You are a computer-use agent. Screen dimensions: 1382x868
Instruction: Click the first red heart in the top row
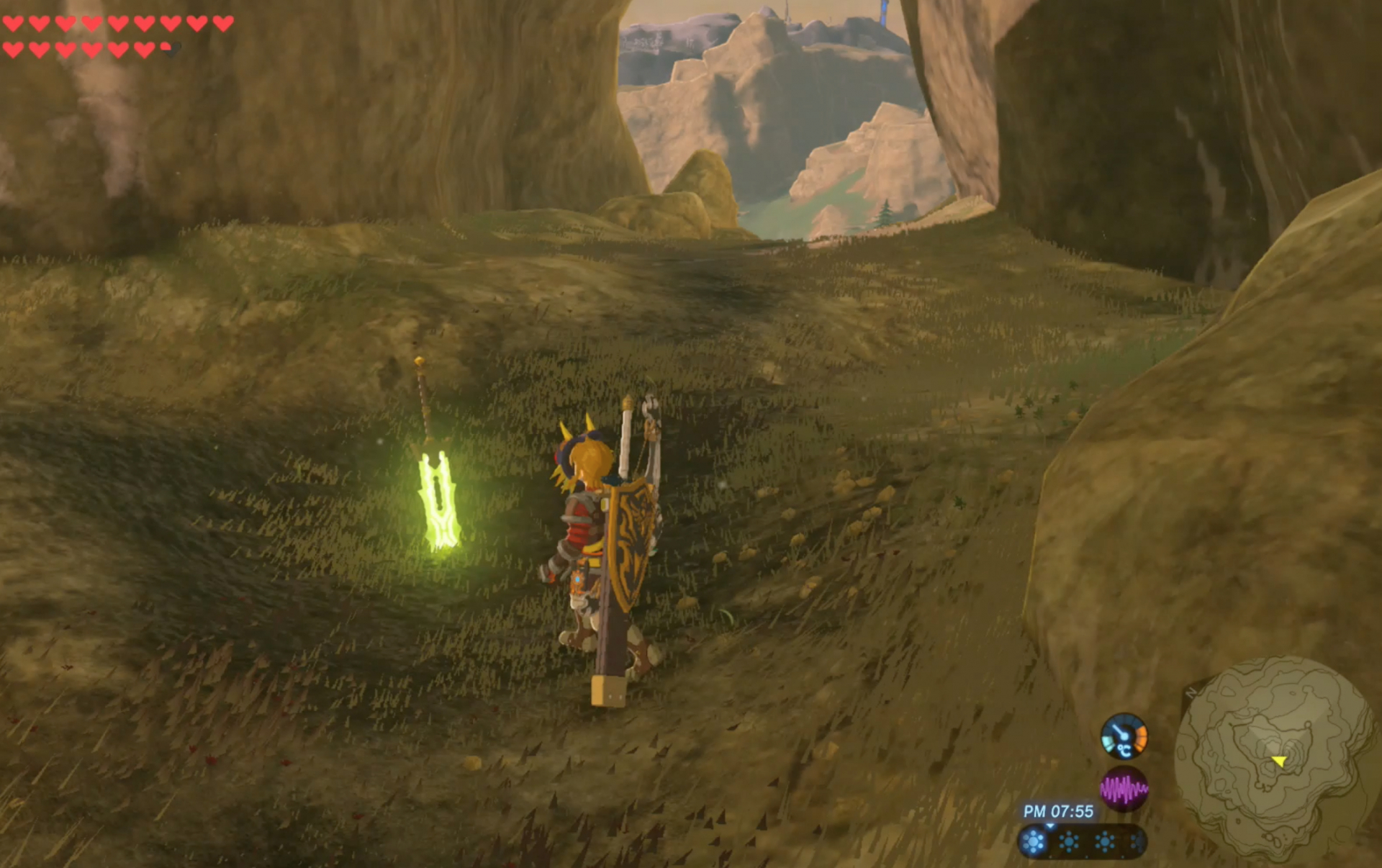(x=12, y=24)
